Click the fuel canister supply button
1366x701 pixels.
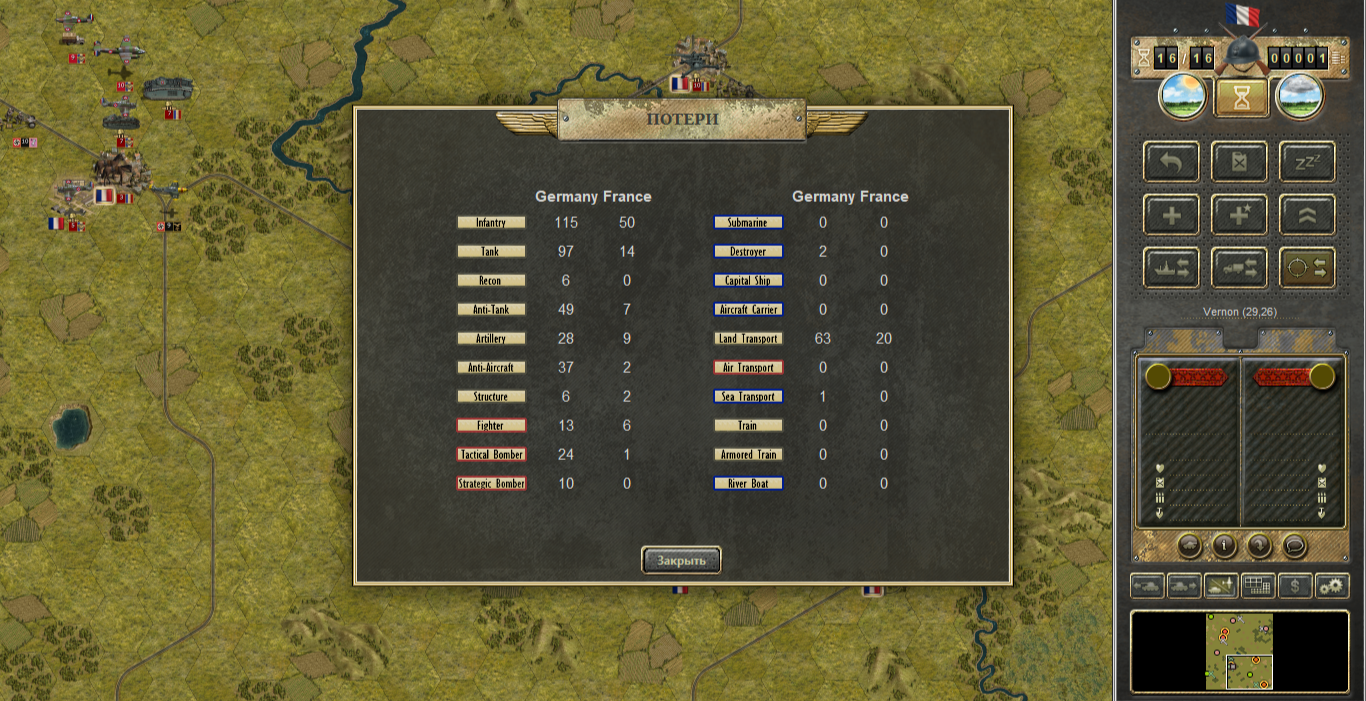1240,162
